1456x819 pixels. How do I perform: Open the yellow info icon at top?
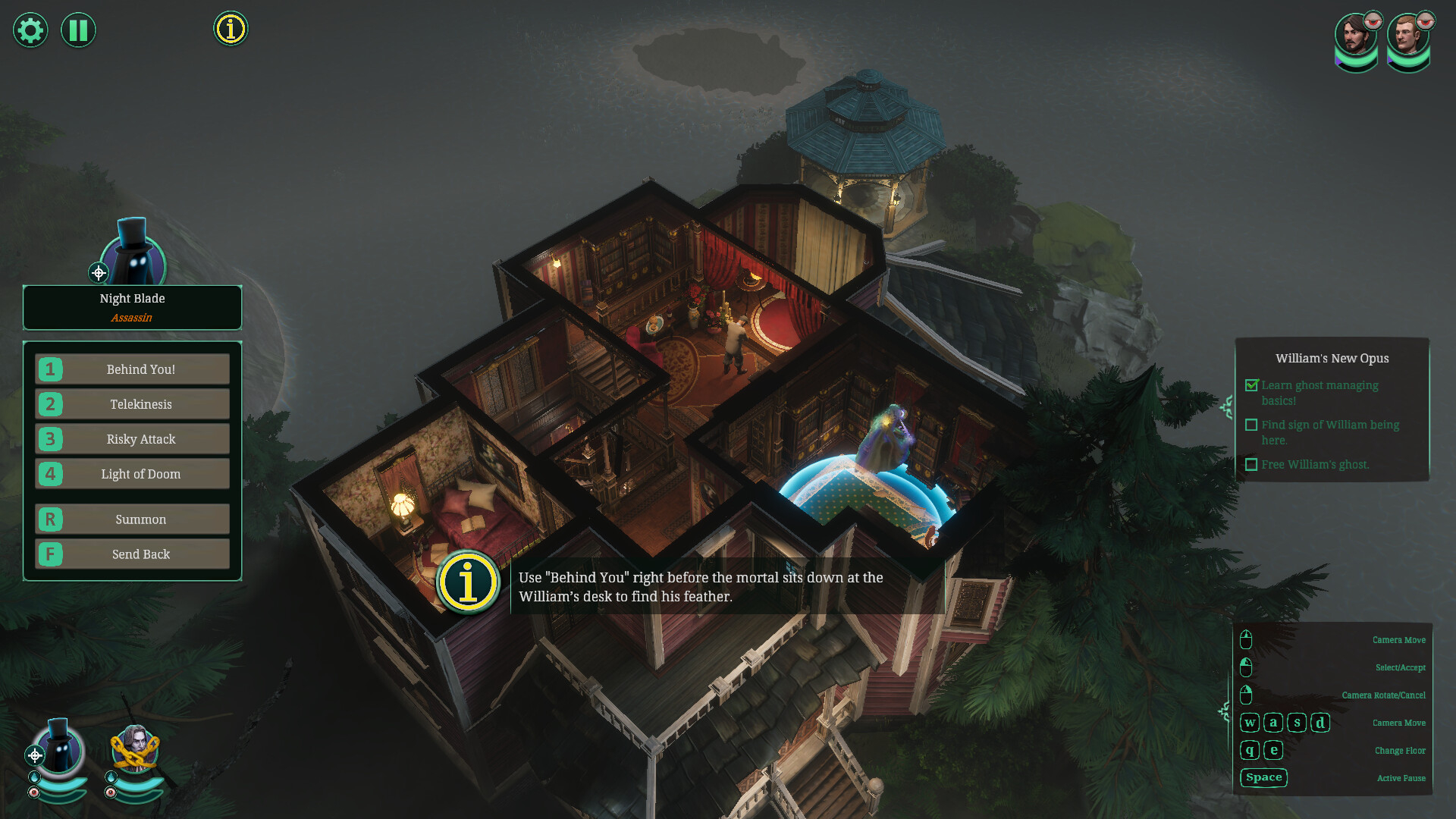(231, 29)
